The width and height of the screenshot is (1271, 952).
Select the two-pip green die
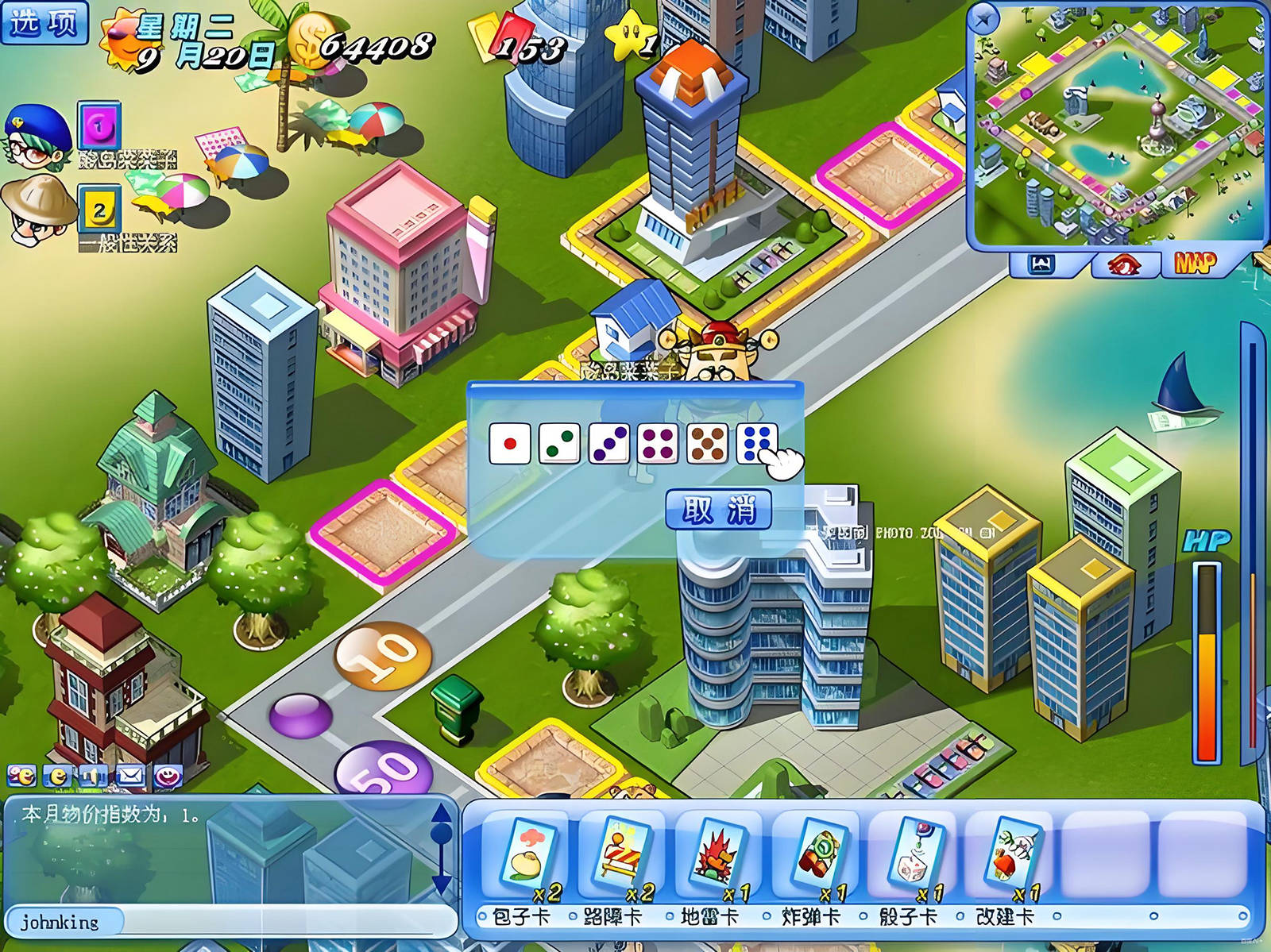pyautogui.click(x=559, y=443)
